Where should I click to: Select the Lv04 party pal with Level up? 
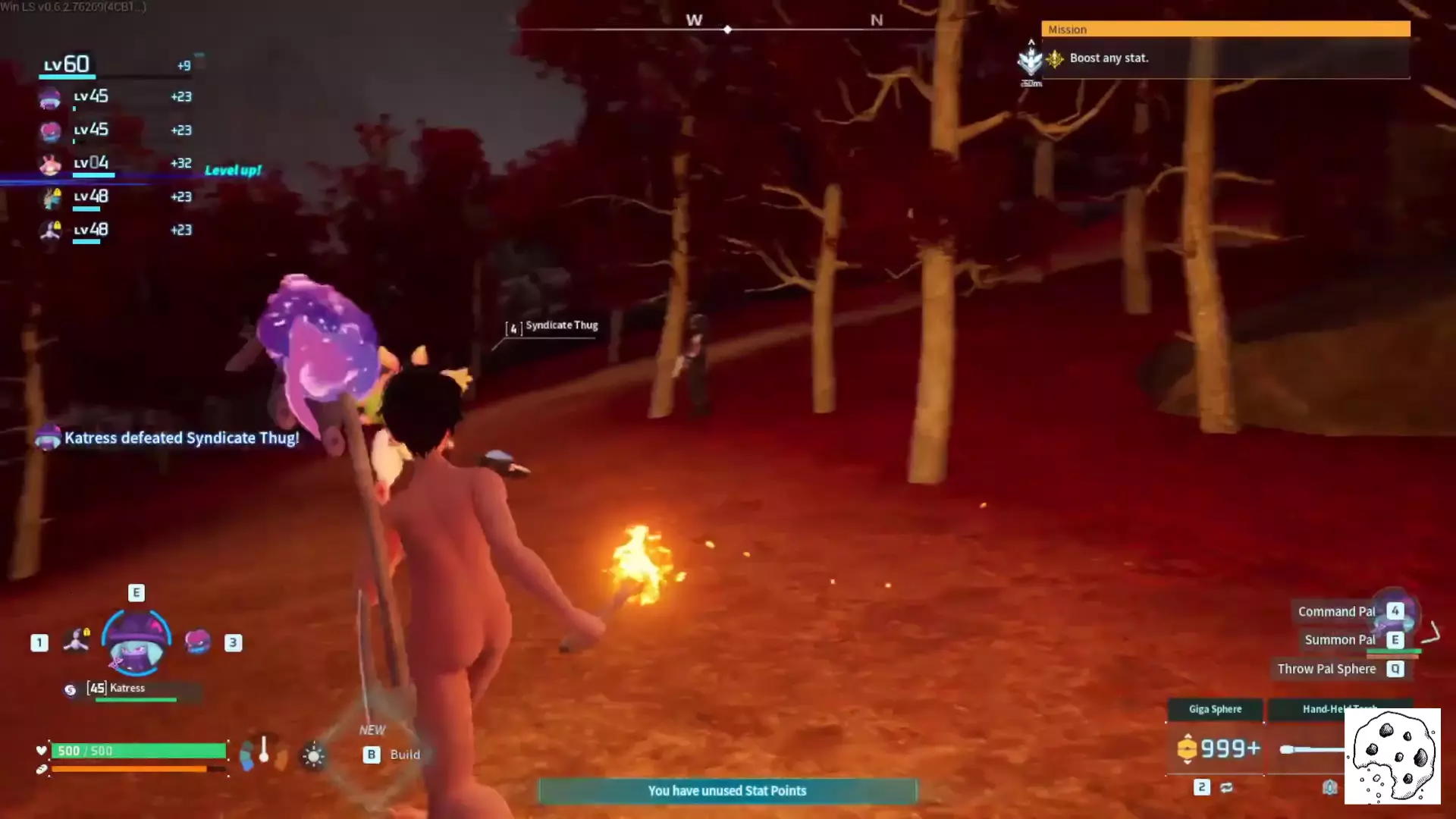tap(91, 163)
